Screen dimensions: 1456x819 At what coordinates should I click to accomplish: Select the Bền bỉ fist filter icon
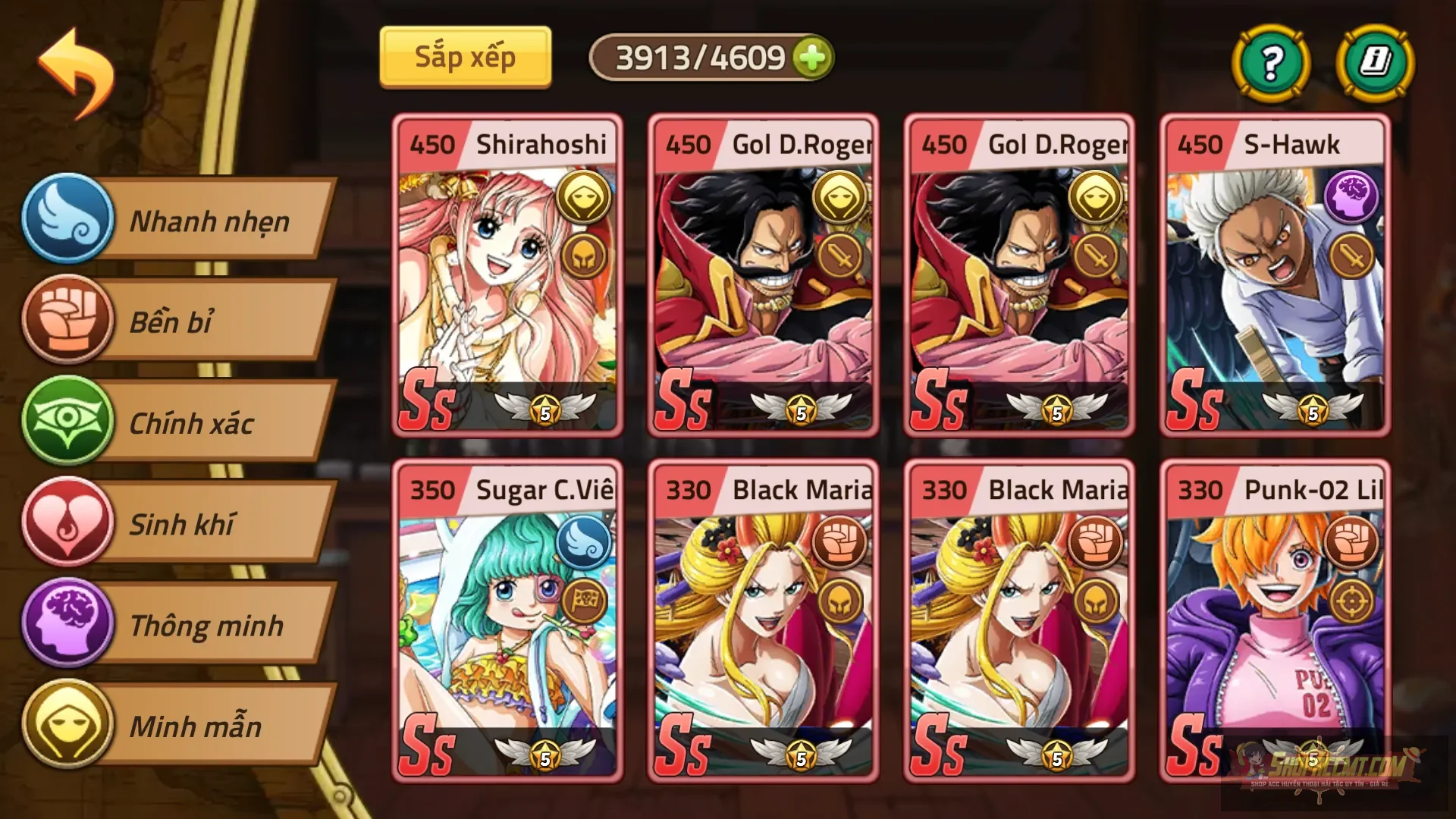[x=68, y=322]
